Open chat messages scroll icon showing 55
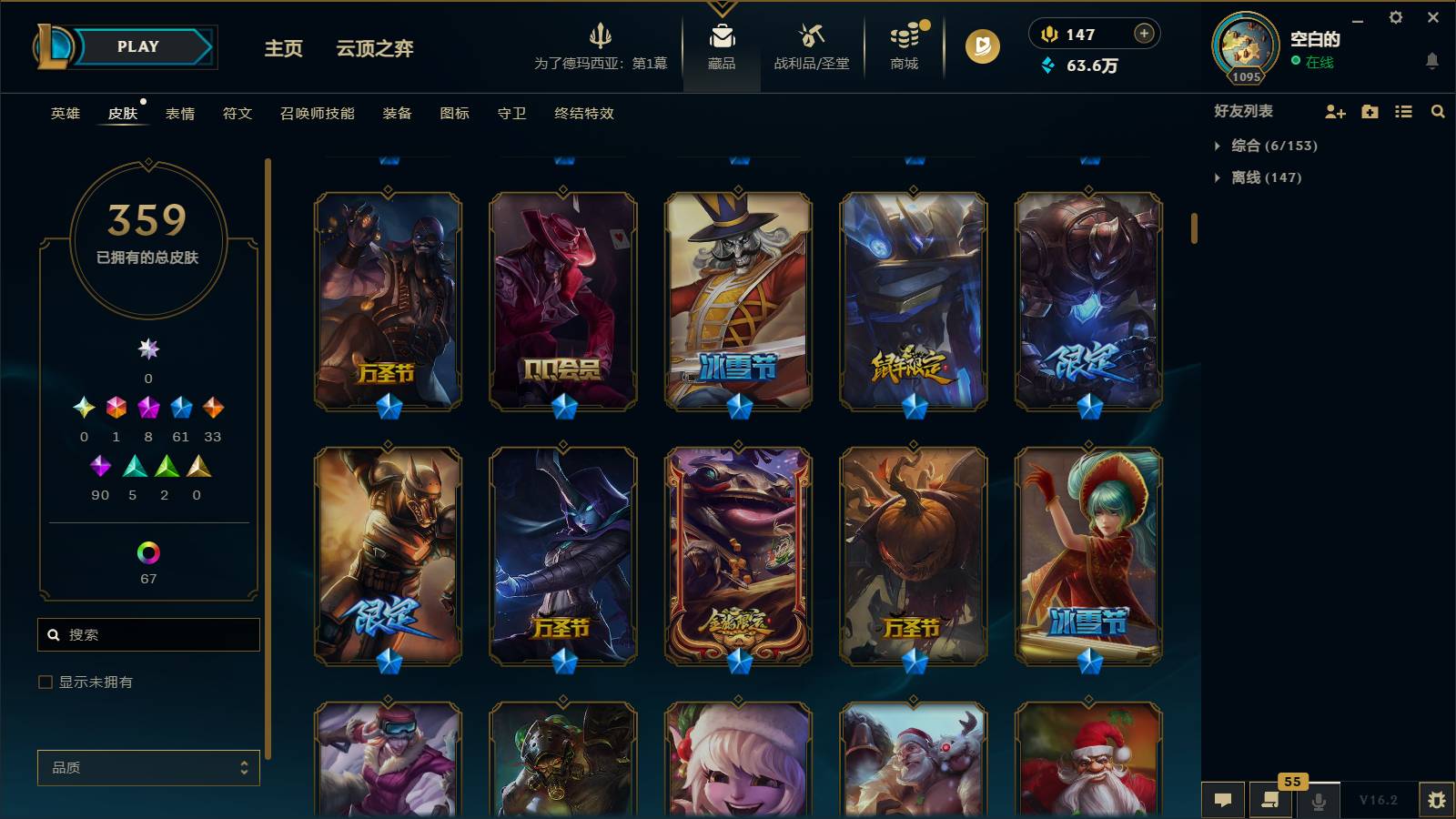The width and height of the screenshot is (1456, 819). click(x=1270, y=801)
